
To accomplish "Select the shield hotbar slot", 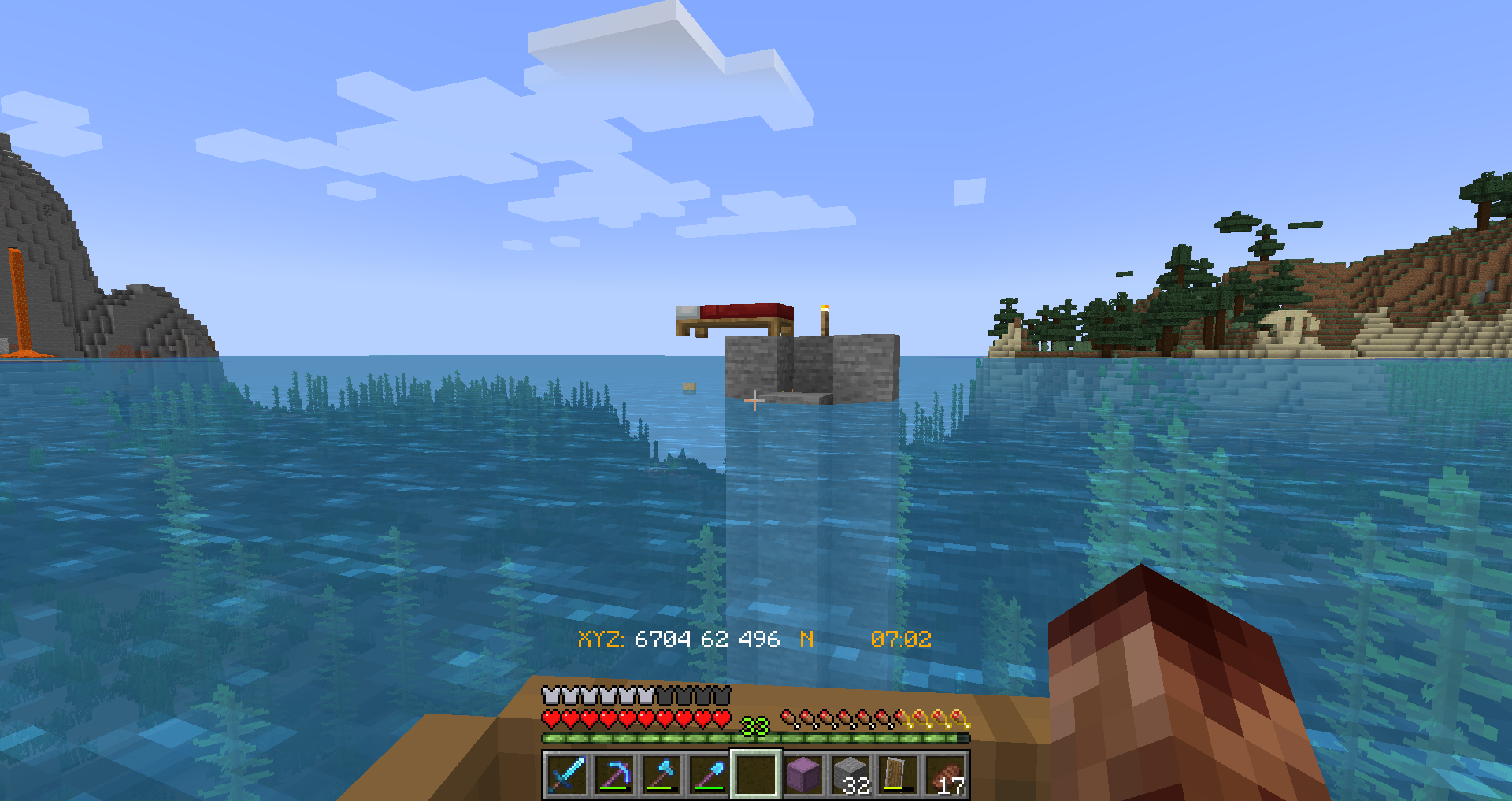I will coord(899,774).
